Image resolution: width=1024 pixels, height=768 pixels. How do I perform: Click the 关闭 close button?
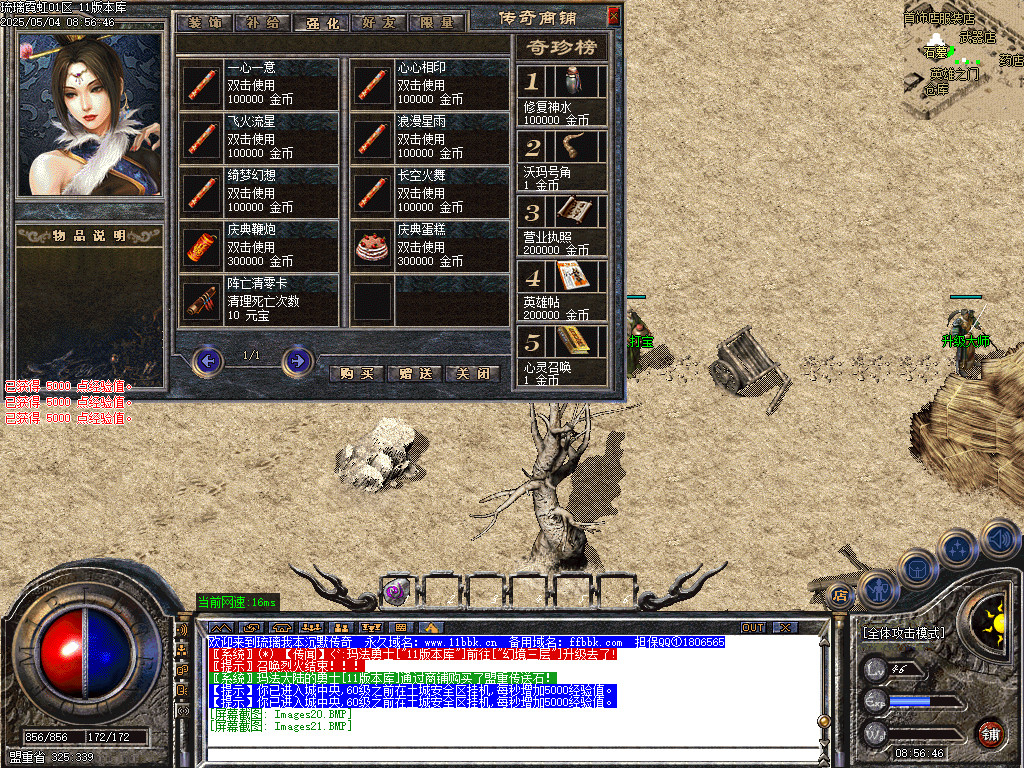472,373
